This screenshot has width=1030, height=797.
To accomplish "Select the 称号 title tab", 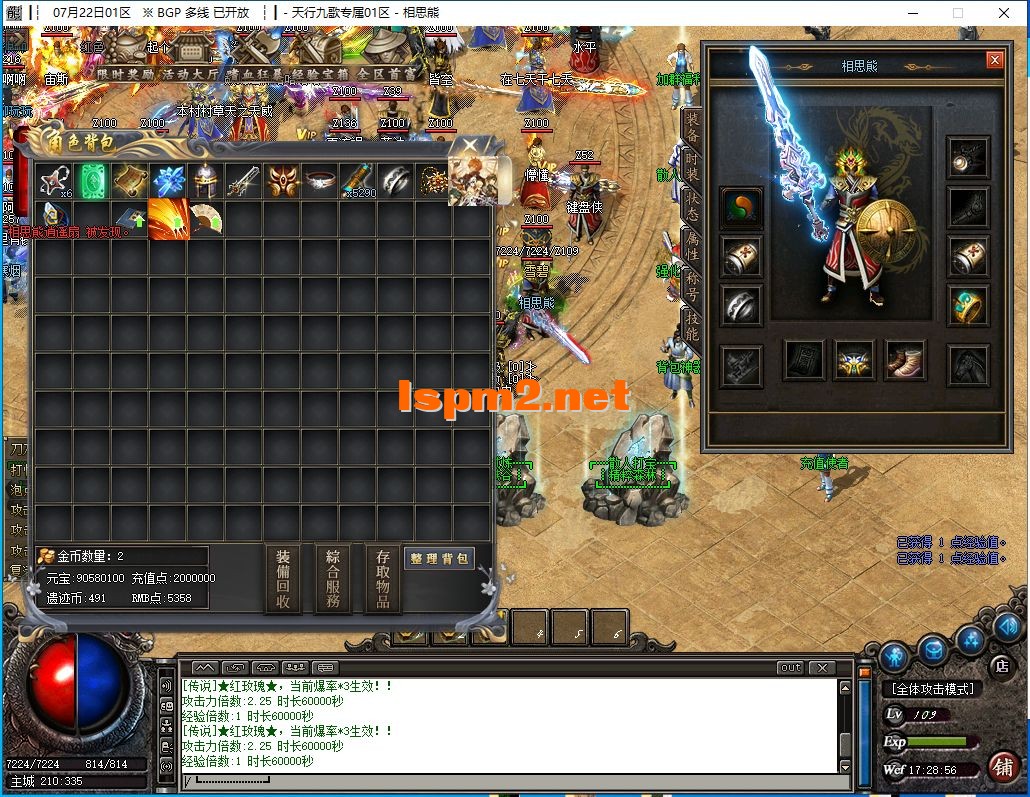I will click(x=691, y=285).
